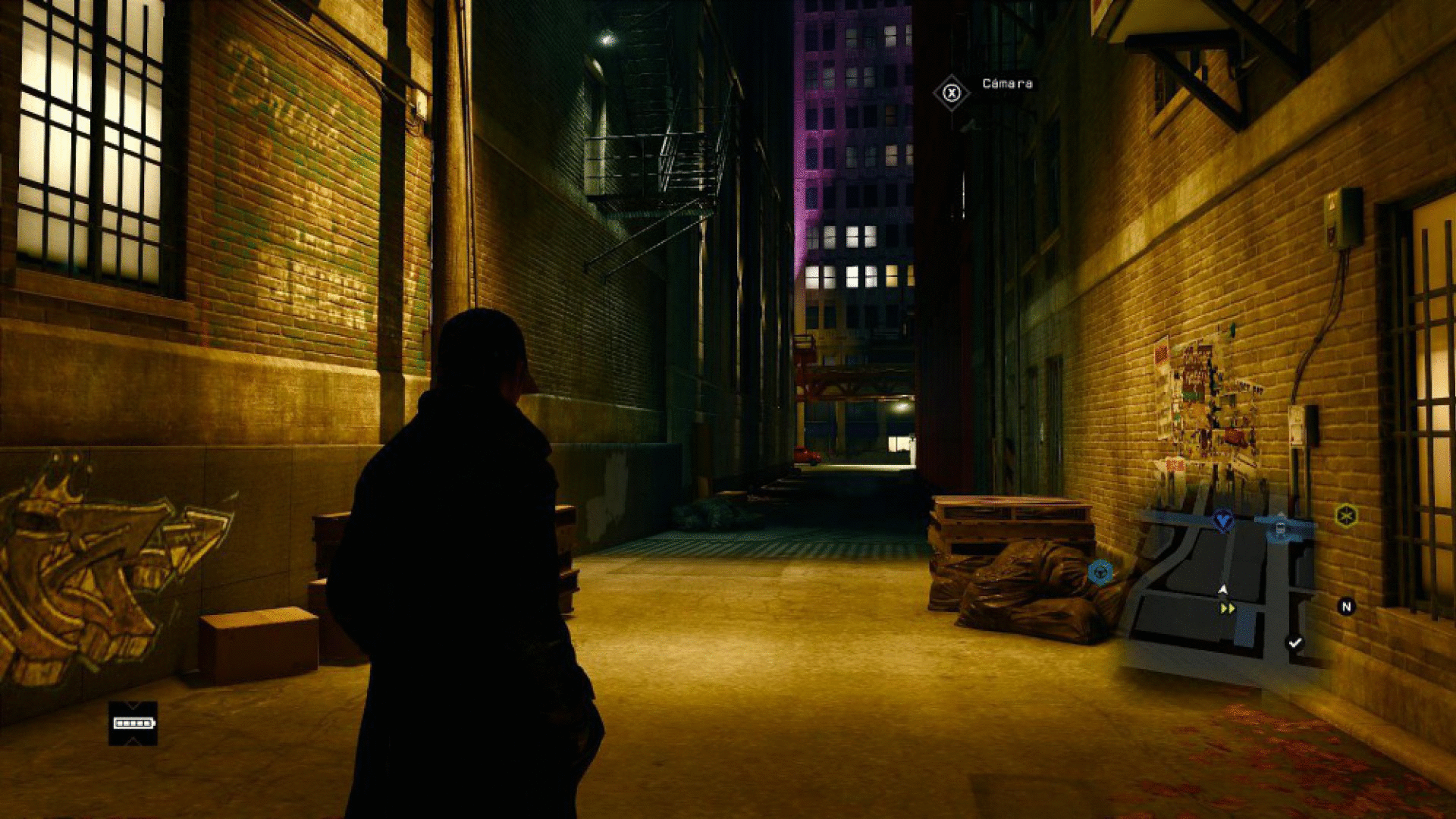
Task: Click the blue steering wheel minimap marker
Action: 1100,571
